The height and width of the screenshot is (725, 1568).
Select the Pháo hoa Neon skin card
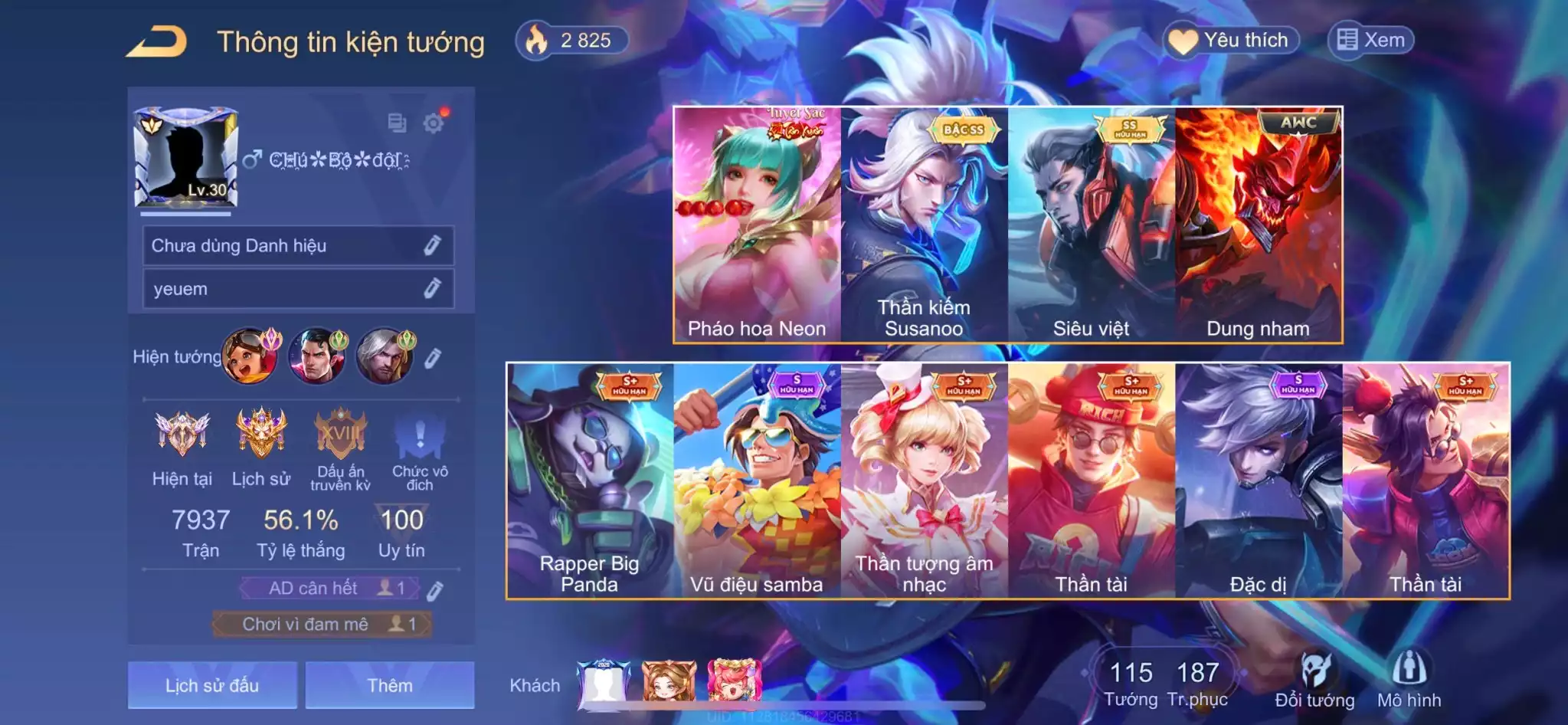[757, 225]
